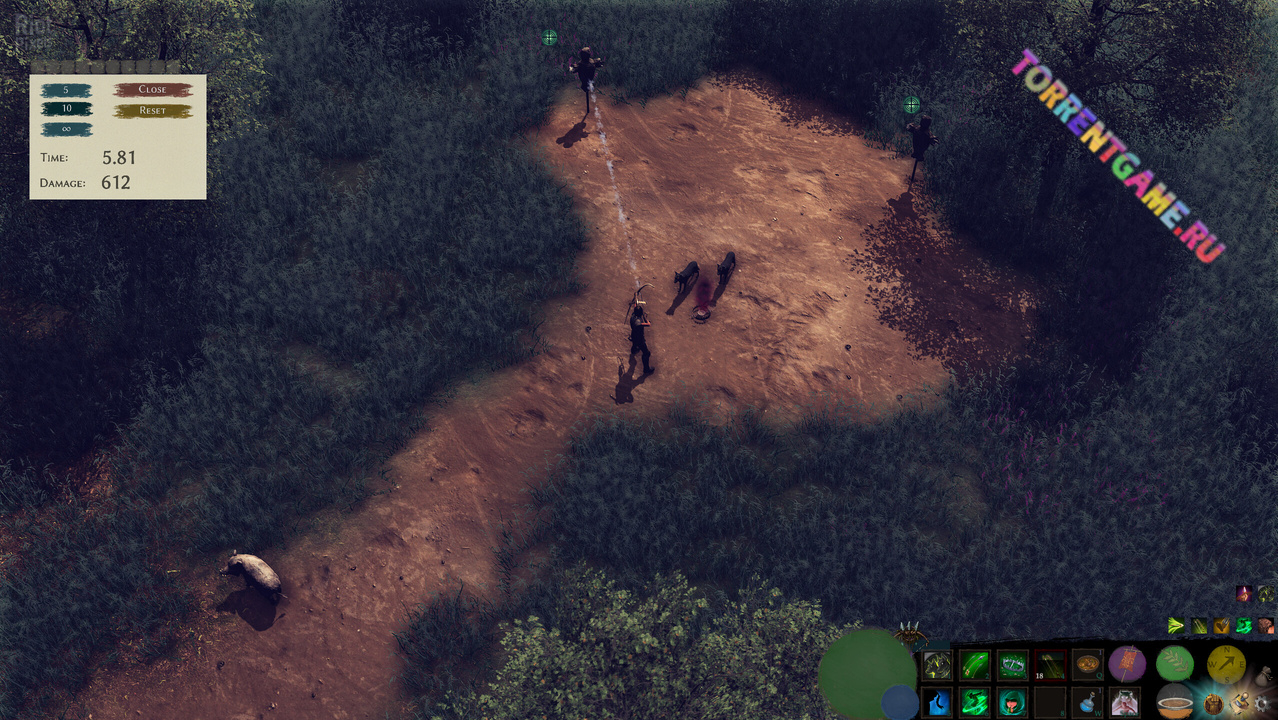Reset the damage timer
This screenshot has height=720, width=1278.
pos(152,110)
